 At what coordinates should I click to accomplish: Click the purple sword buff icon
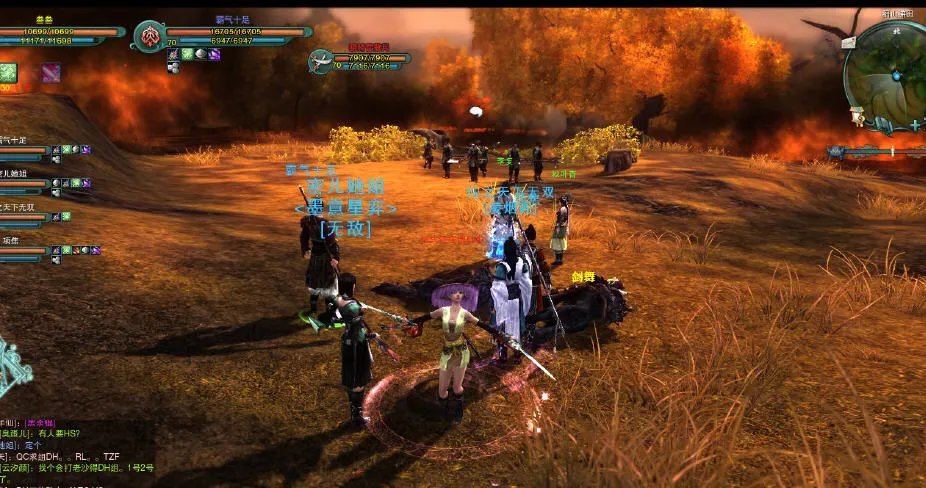point(50,72)
